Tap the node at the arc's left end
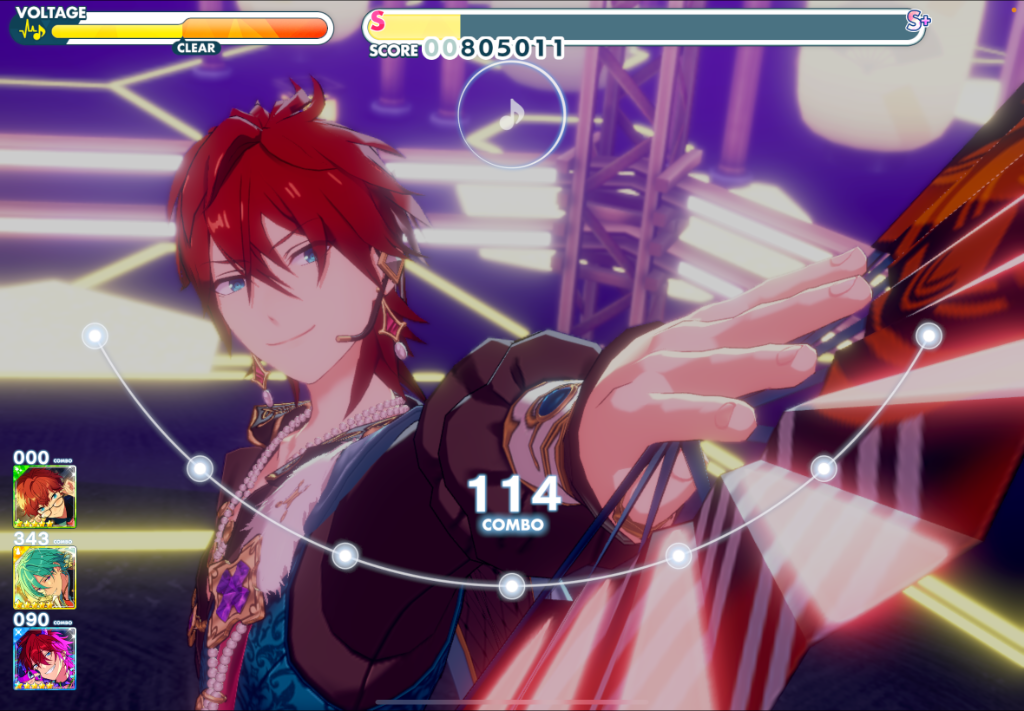1024x711 pixels. pyautogui.click(x=95, y=335)
